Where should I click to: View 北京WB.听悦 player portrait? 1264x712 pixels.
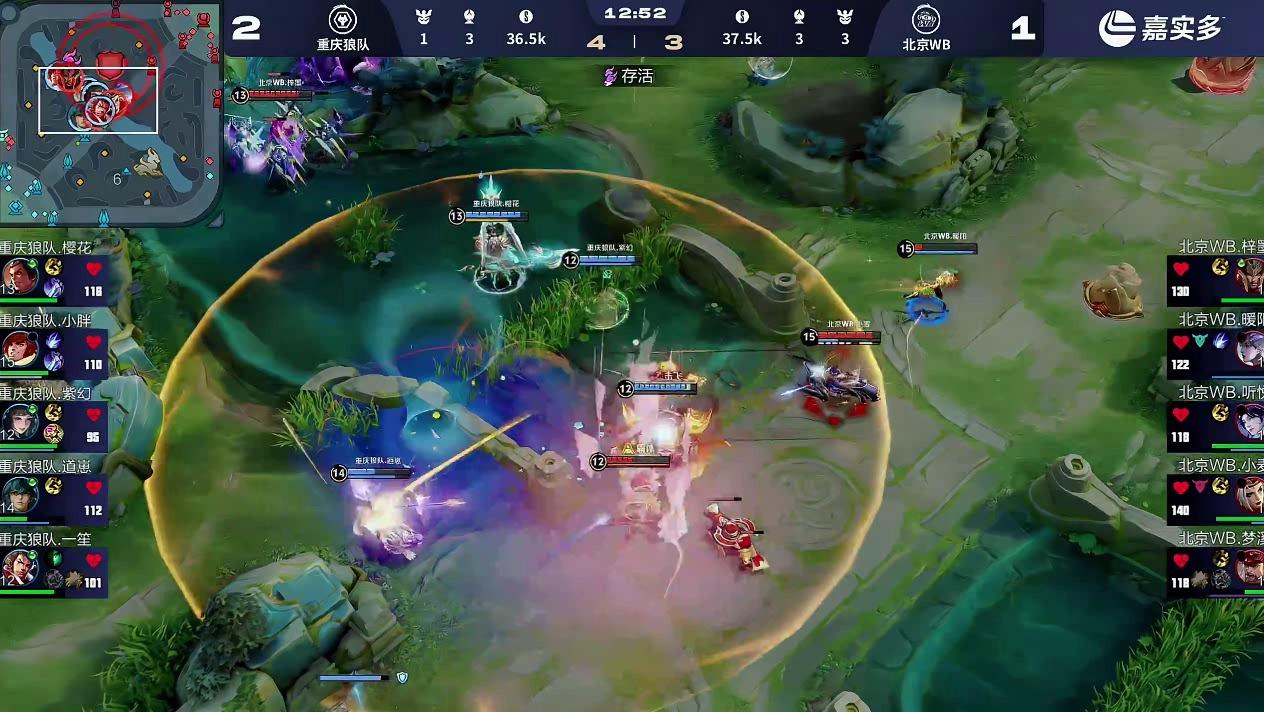tap(1248, 423)
